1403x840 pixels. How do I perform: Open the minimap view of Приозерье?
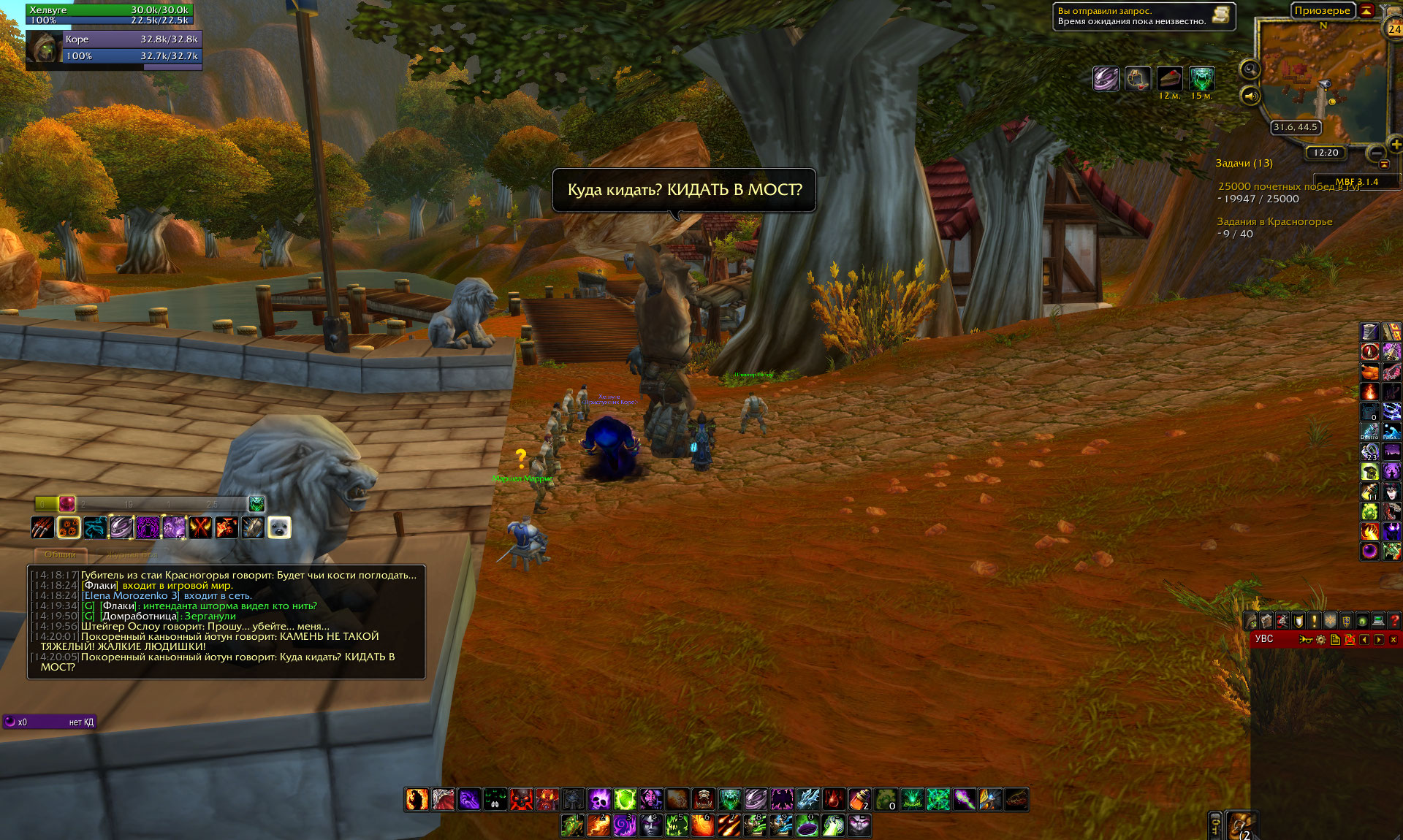tap(1323, 80)
